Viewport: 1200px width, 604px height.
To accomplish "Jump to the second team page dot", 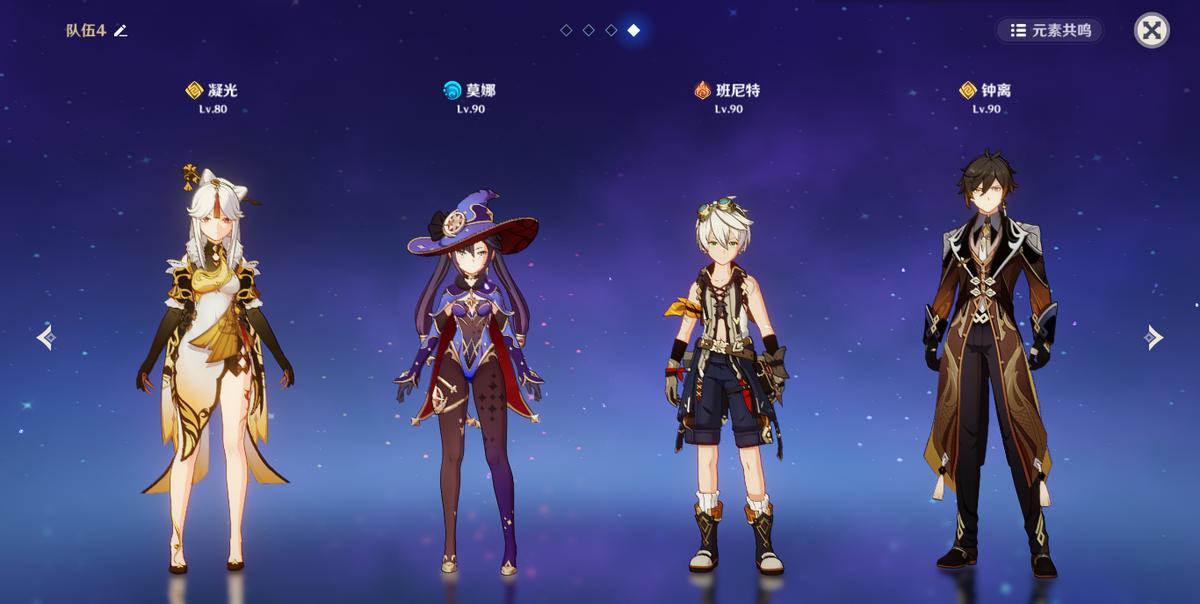I will (588, 31).
